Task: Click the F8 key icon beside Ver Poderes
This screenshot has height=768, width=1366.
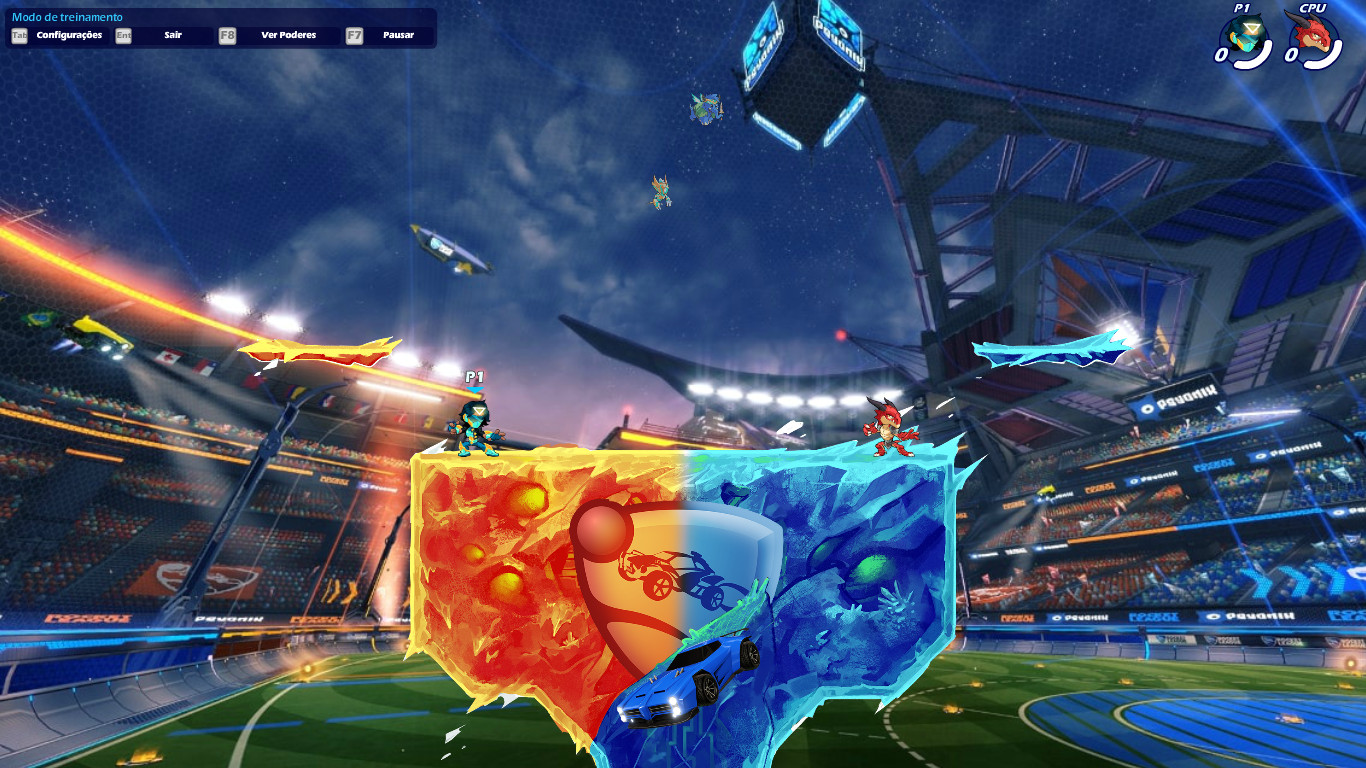Action: pos(227,34)
